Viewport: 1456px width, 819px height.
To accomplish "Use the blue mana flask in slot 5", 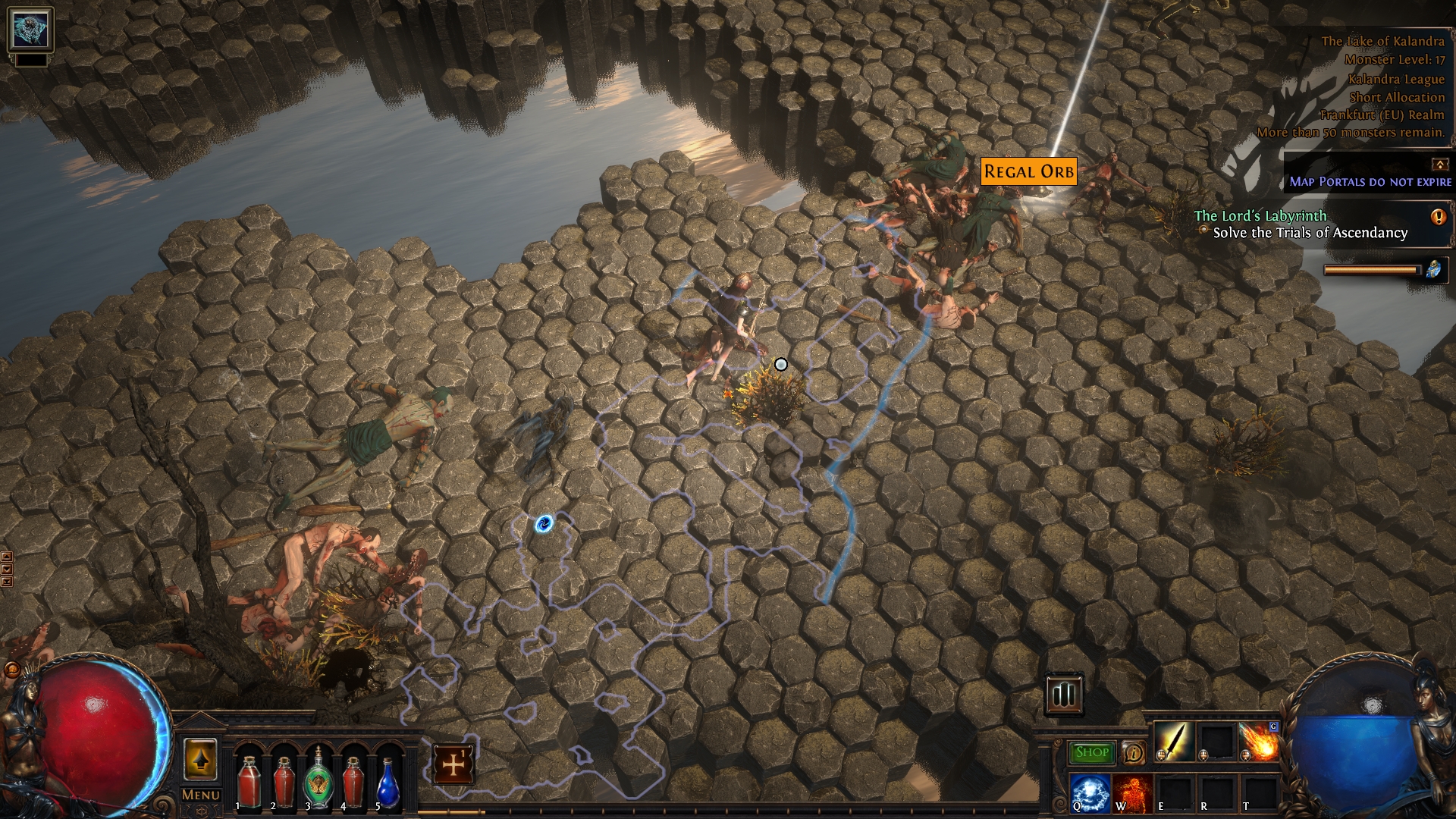I will [388, 781].
